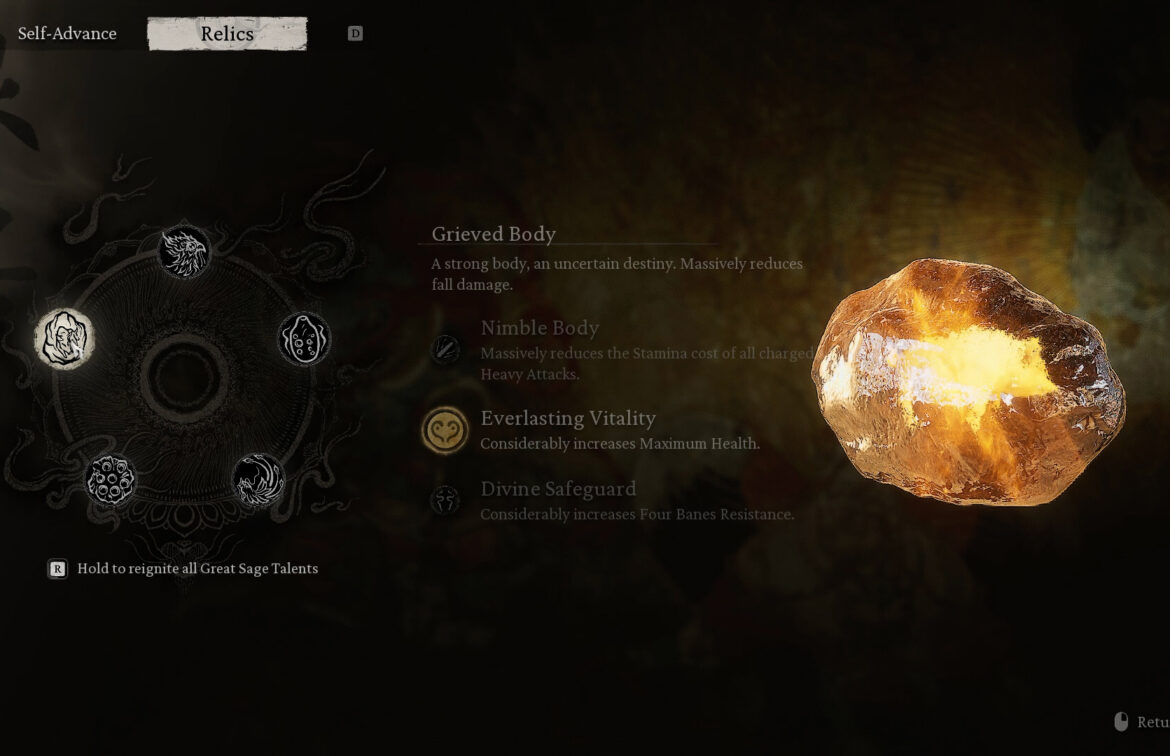The width and height of the screenshot is (1170, 756).
Task: Switch to the Self-Advance tab
Action: click(67, 34)
